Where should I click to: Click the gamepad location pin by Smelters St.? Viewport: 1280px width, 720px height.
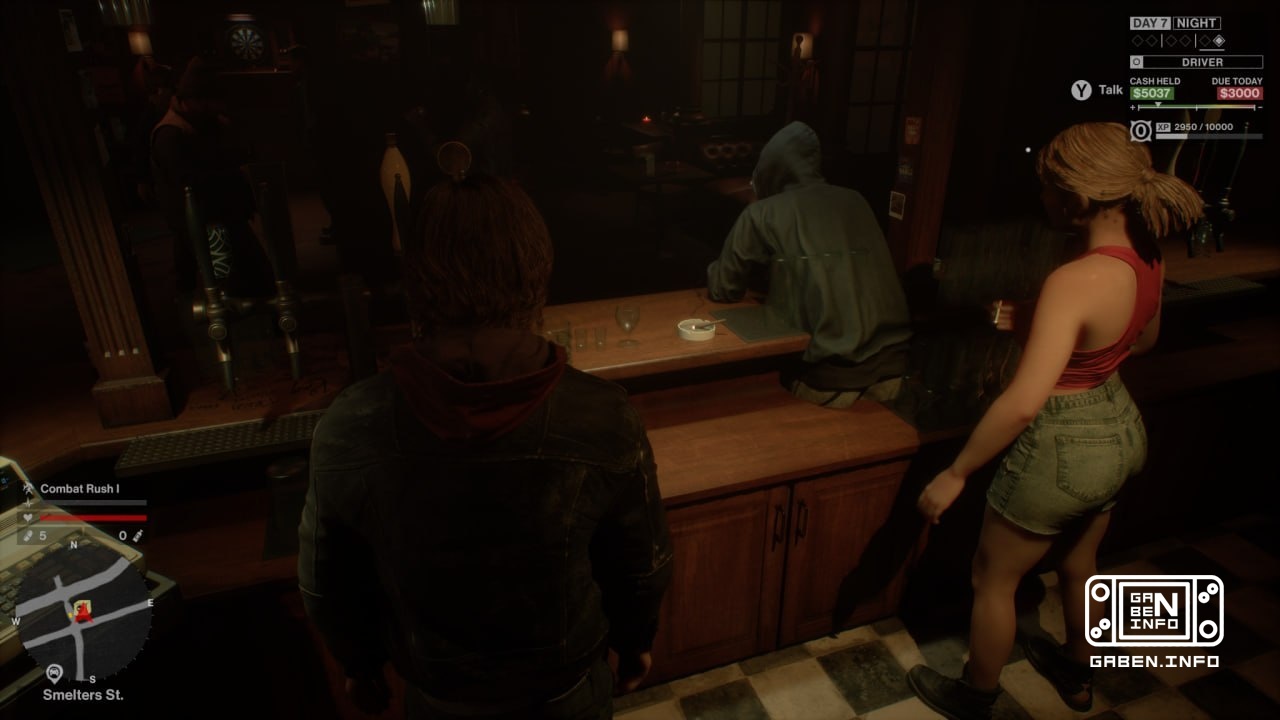tap(55, 674)
